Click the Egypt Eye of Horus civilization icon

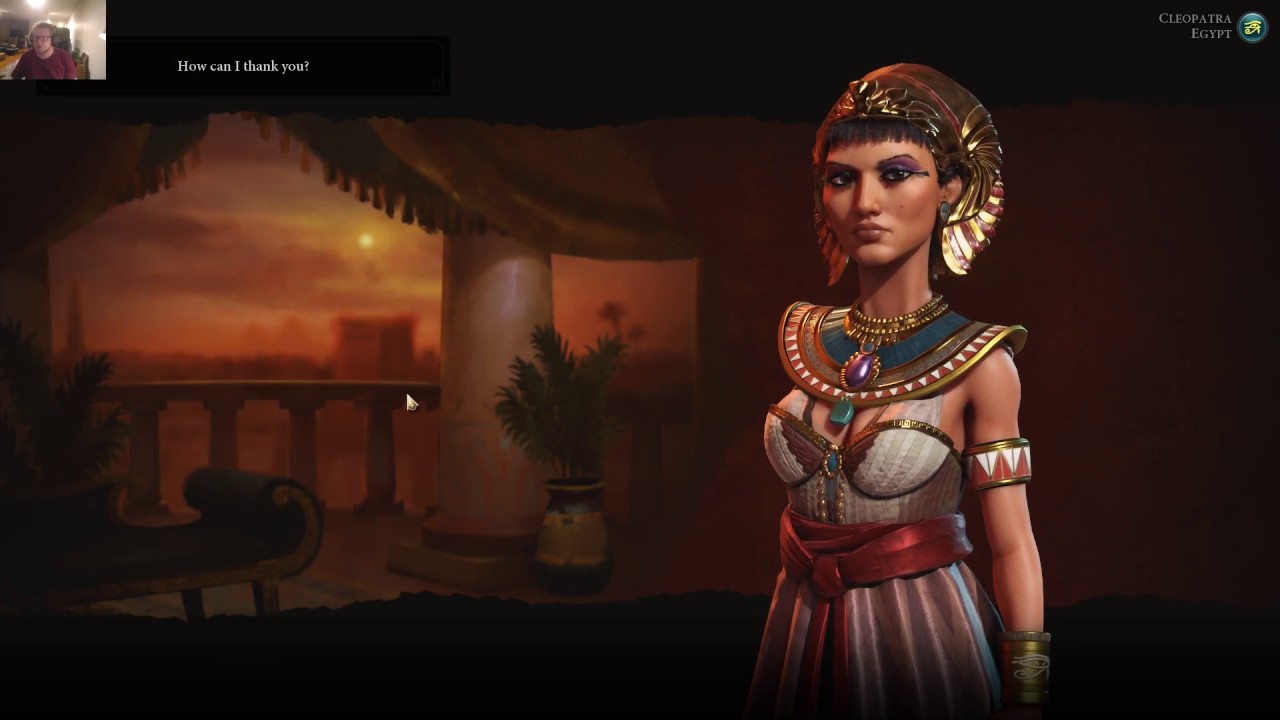coord(1252,27)
